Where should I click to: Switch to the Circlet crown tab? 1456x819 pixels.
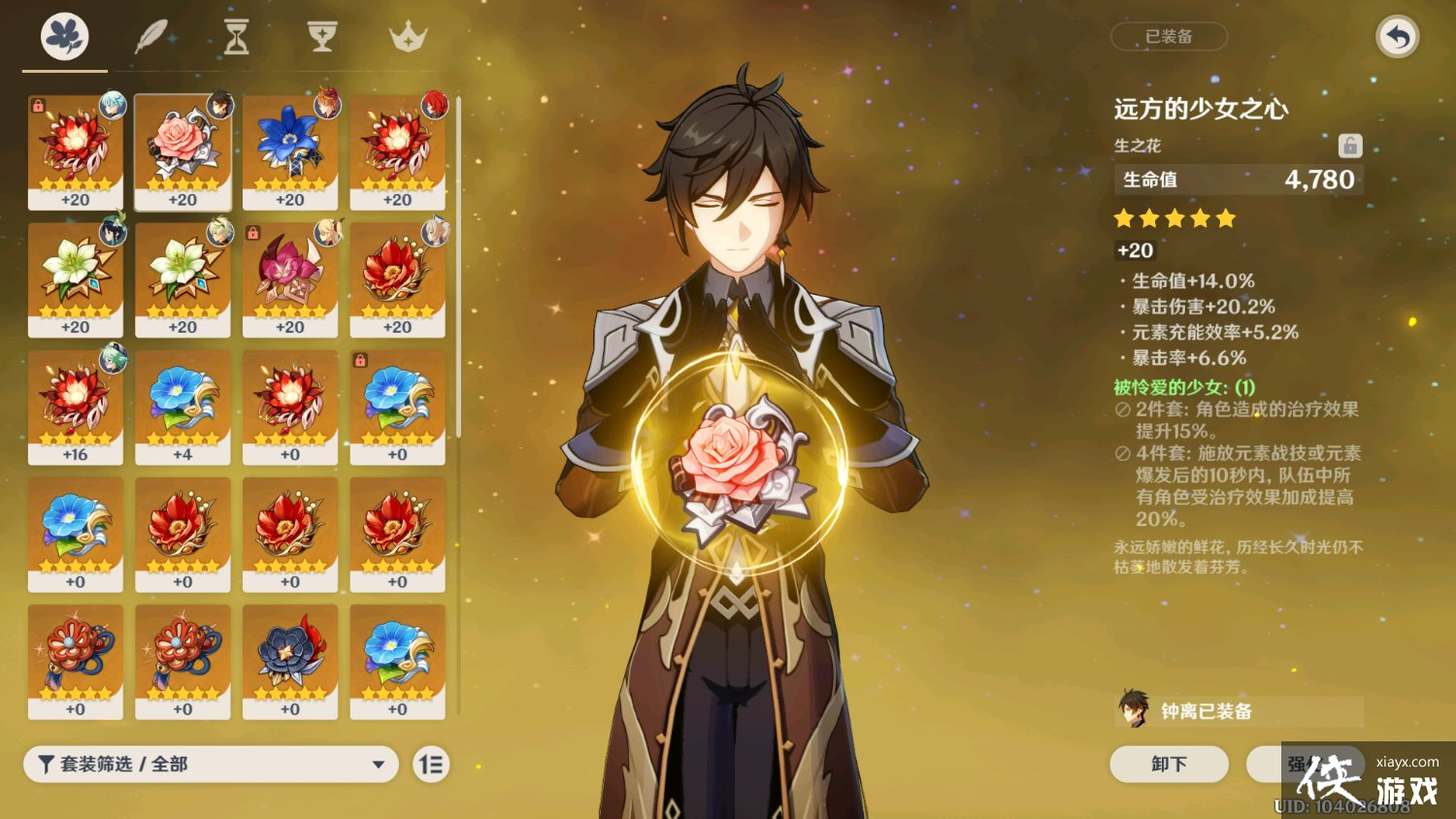click(x=408, y=37)
